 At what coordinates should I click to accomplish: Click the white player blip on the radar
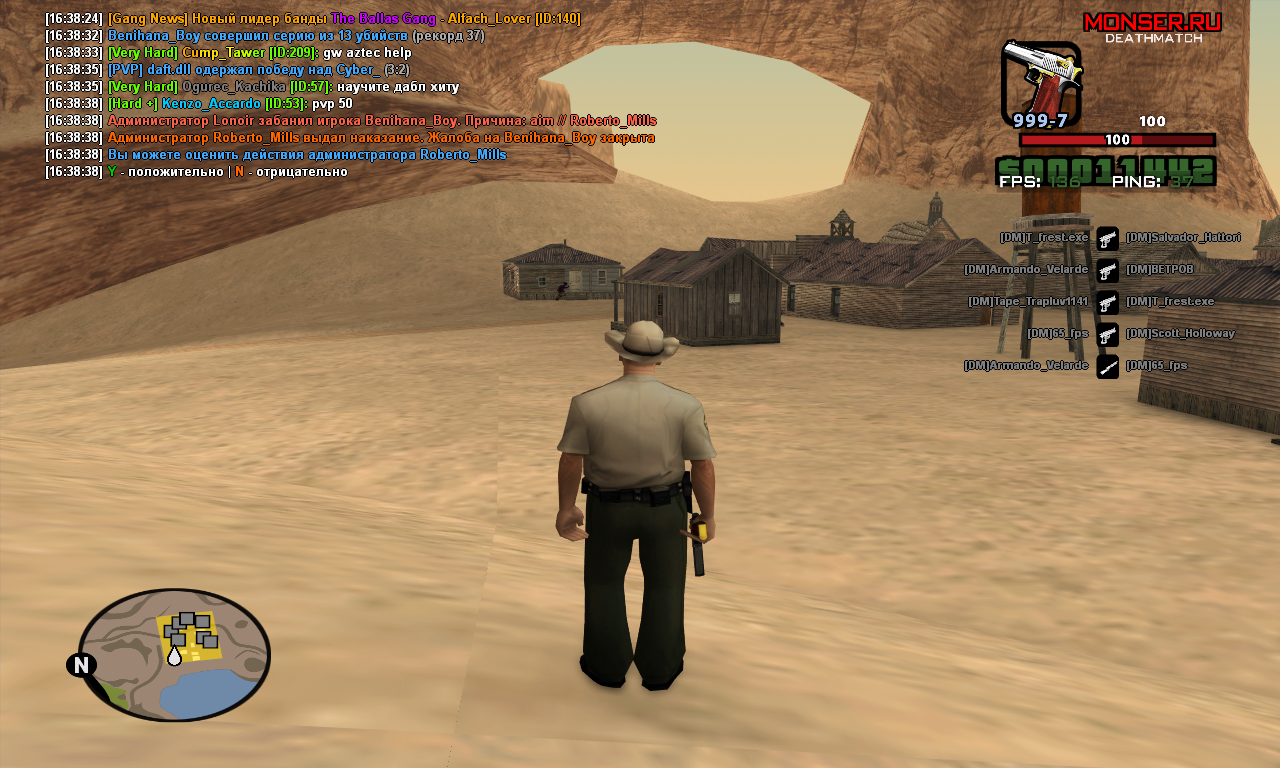tap(176, 657)
